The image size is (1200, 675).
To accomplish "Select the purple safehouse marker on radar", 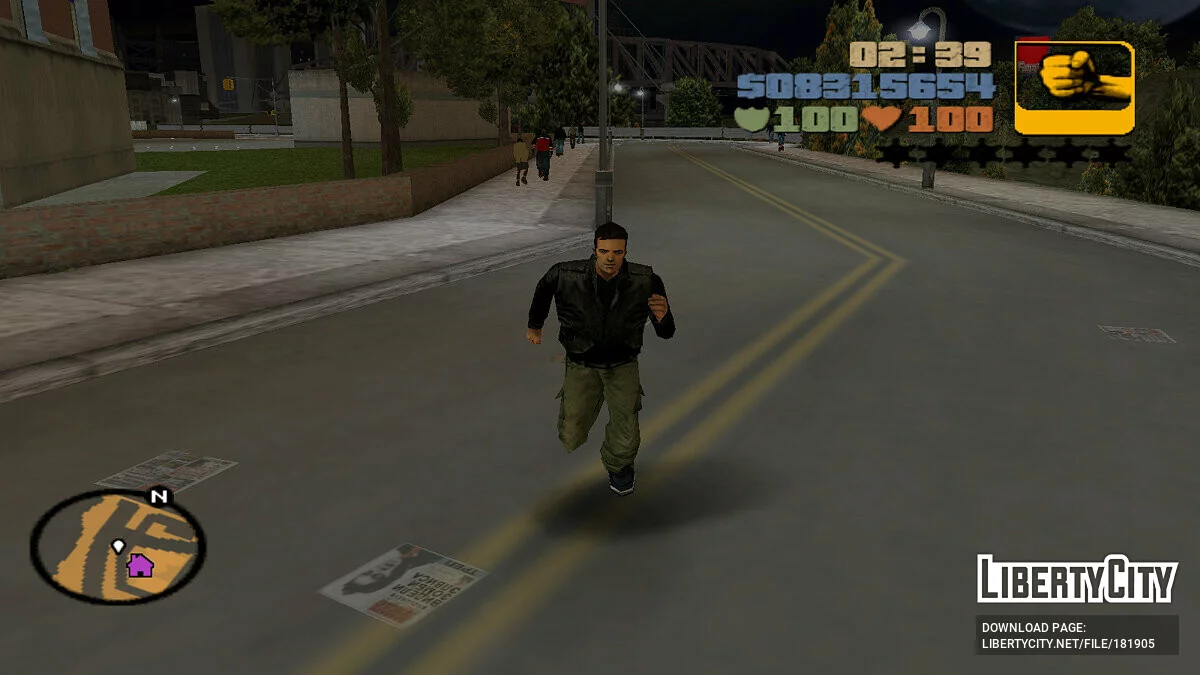I will pyautogui.click(x=140, y=566).
